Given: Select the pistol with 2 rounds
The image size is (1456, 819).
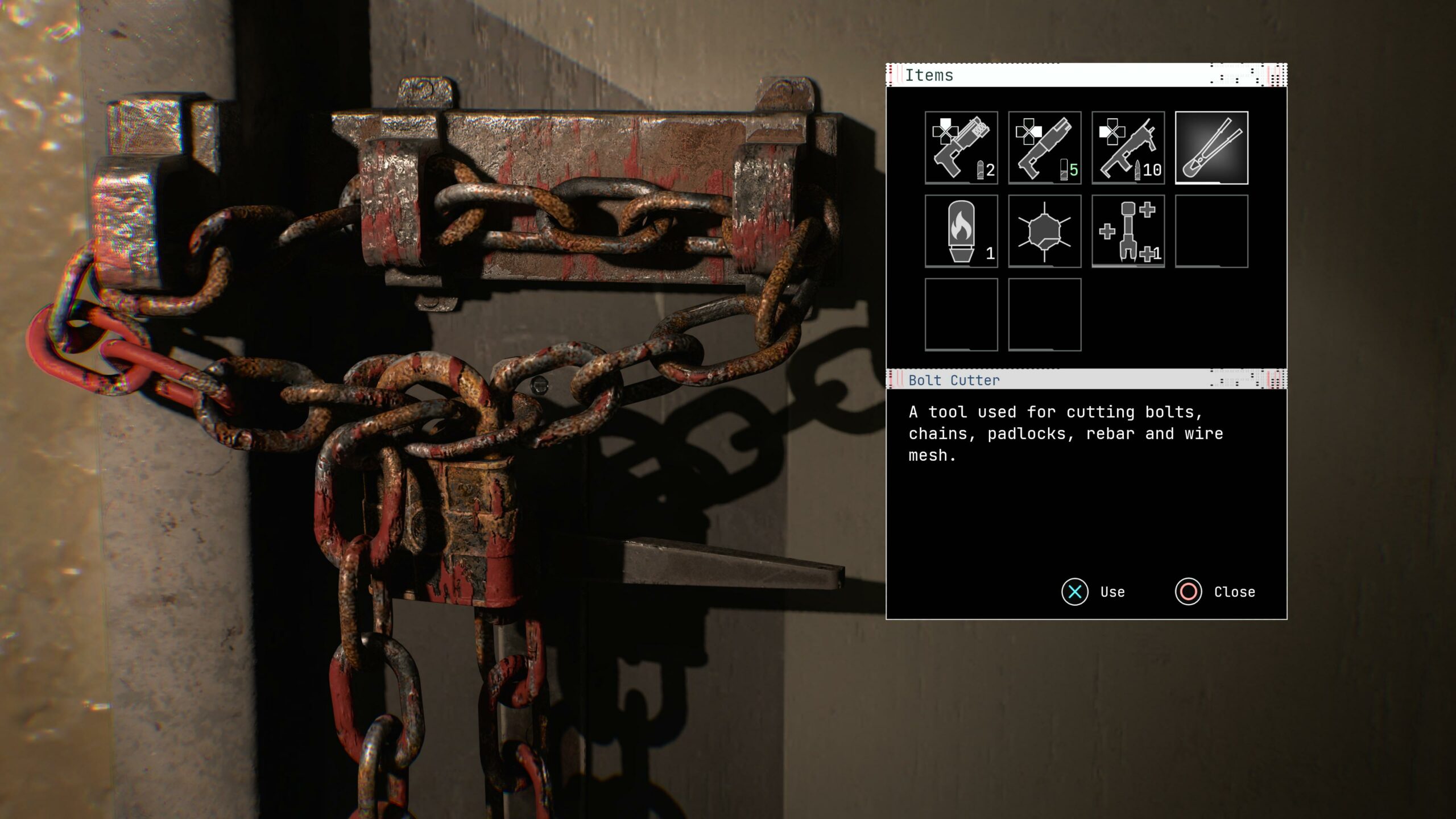Looking at the screenshot, I should [961, 148].
